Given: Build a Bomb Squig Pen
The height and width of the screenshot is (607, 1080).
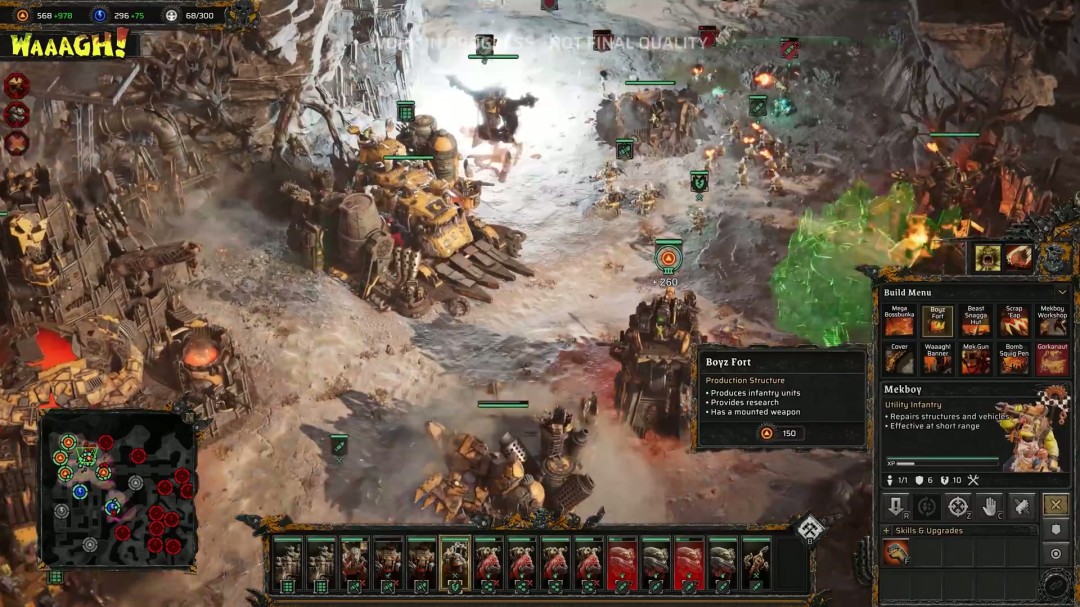Looking at the screenshot, I should (1014, 359).
